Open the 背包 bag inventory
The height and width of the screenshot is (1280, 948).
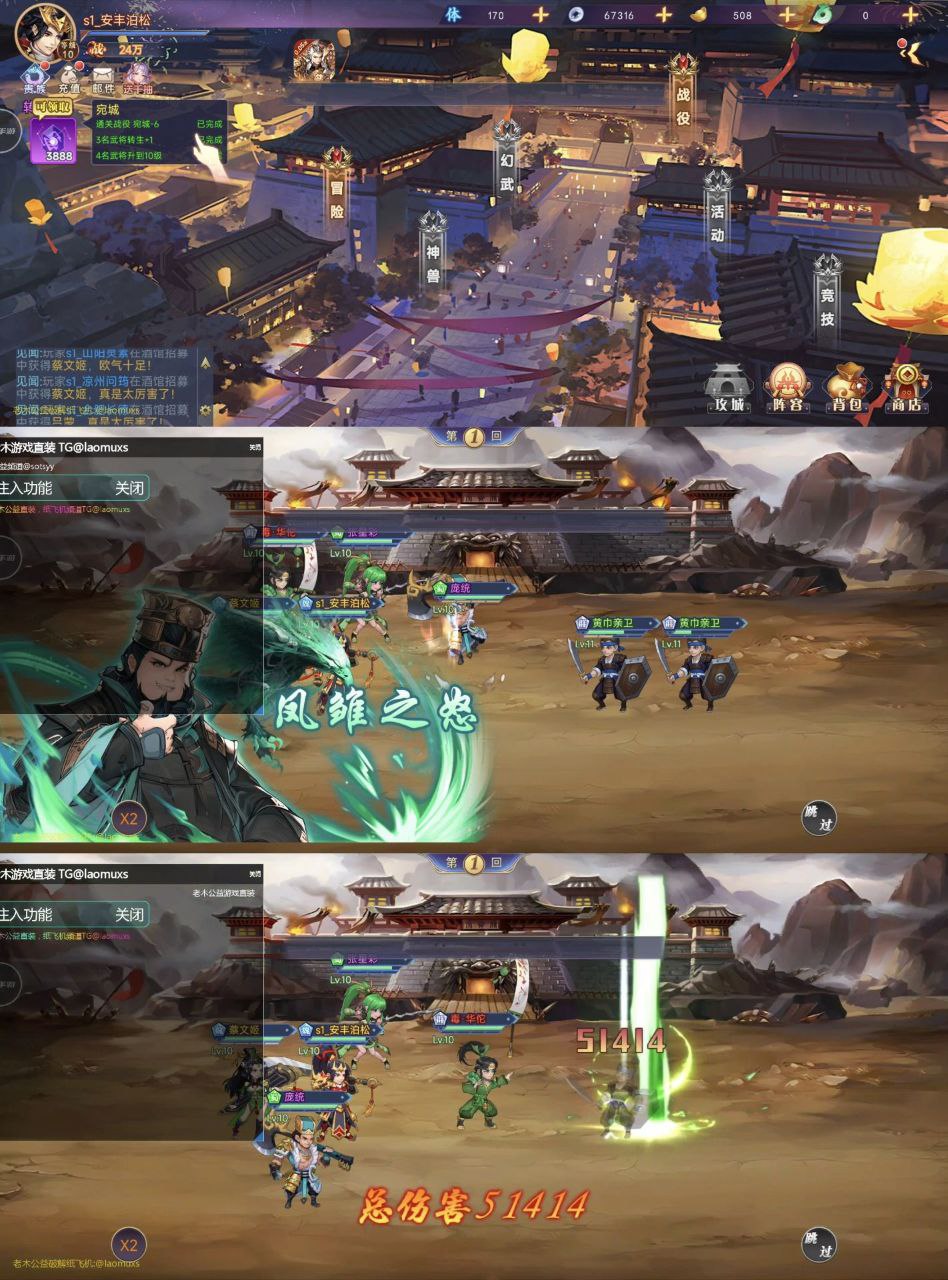(847, 387)
